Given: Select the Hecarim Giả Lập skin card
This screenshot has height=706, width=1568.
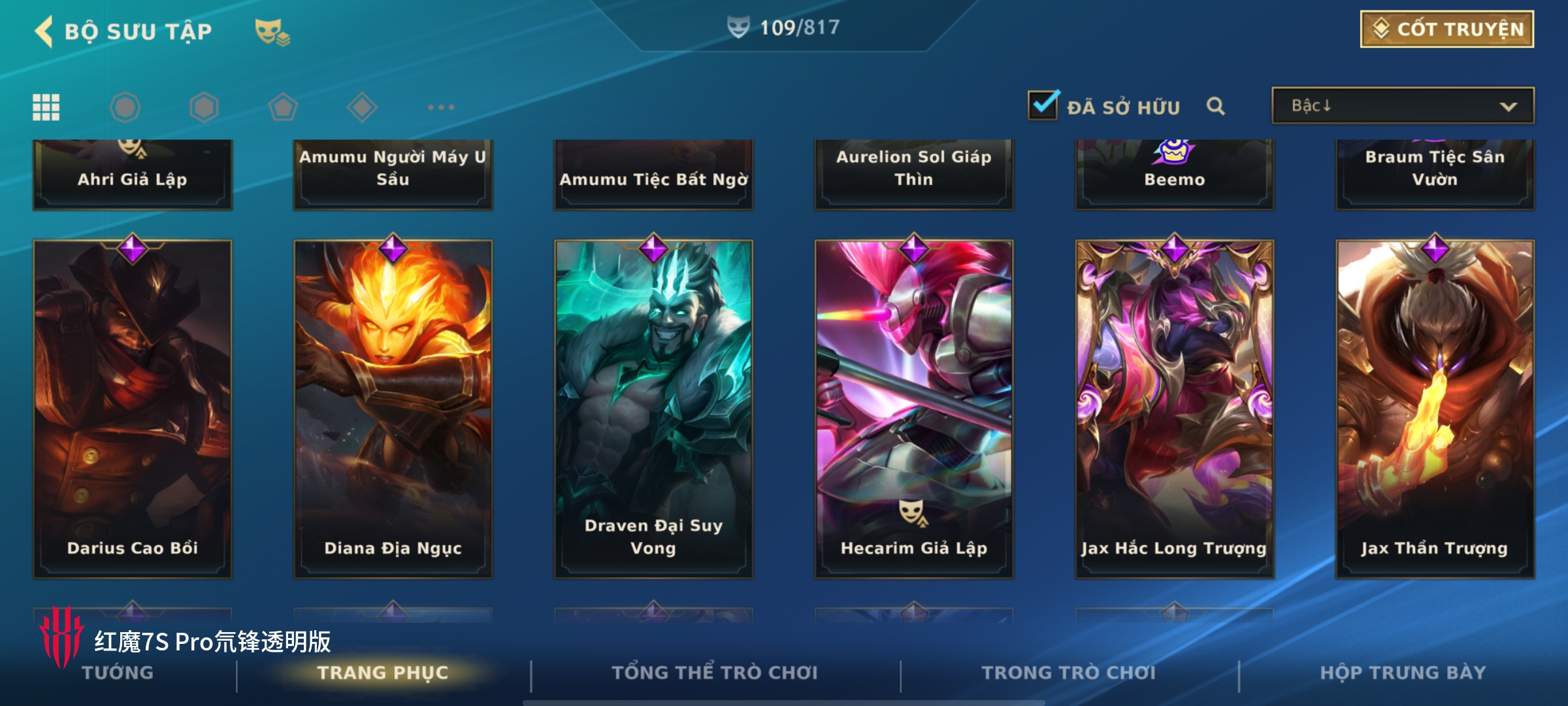Looking at the screenshot, I should click(x=913, y=409).
